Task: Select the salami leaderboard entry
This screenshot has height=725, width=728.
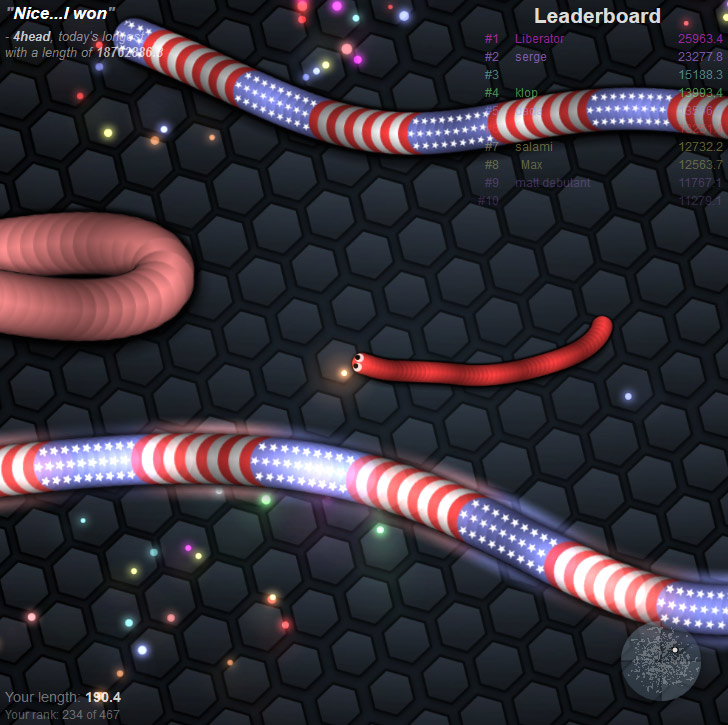Action: point(534,147)
